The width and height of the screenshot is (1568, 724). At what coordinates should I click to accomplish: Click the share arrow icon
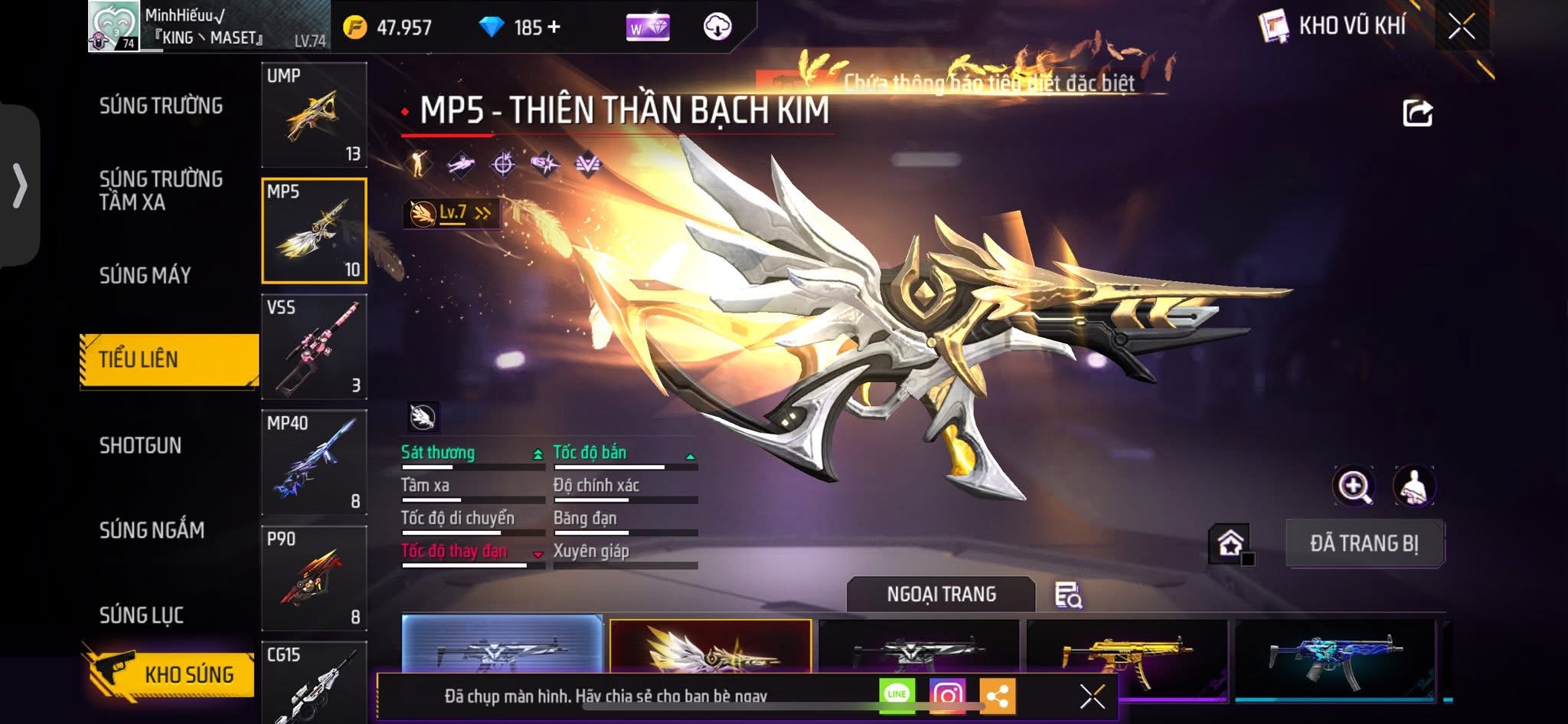tap(1416, 113)
